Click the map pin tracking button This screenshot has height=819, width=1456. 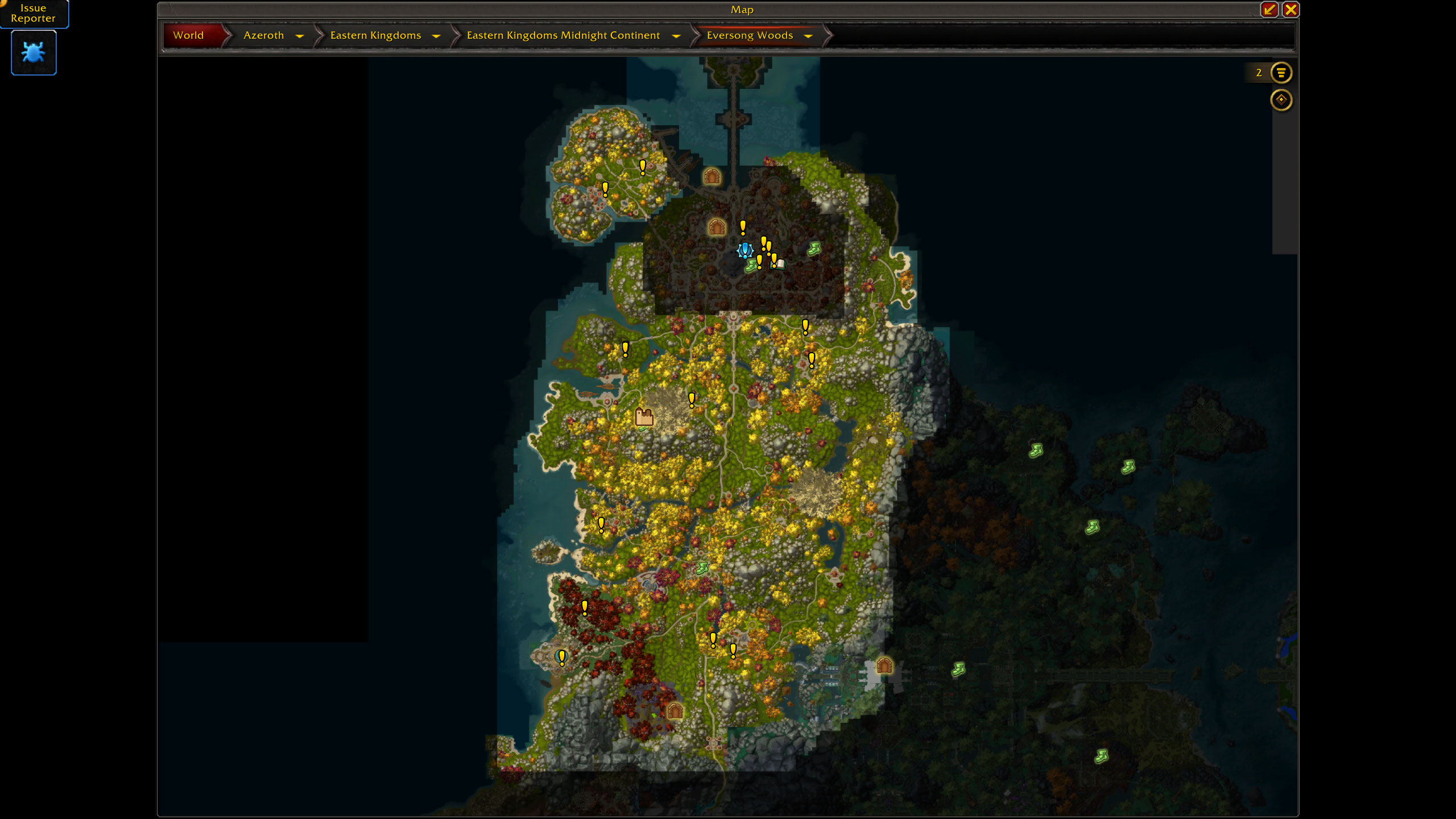pyautogui.click(x=1281, y=100)
